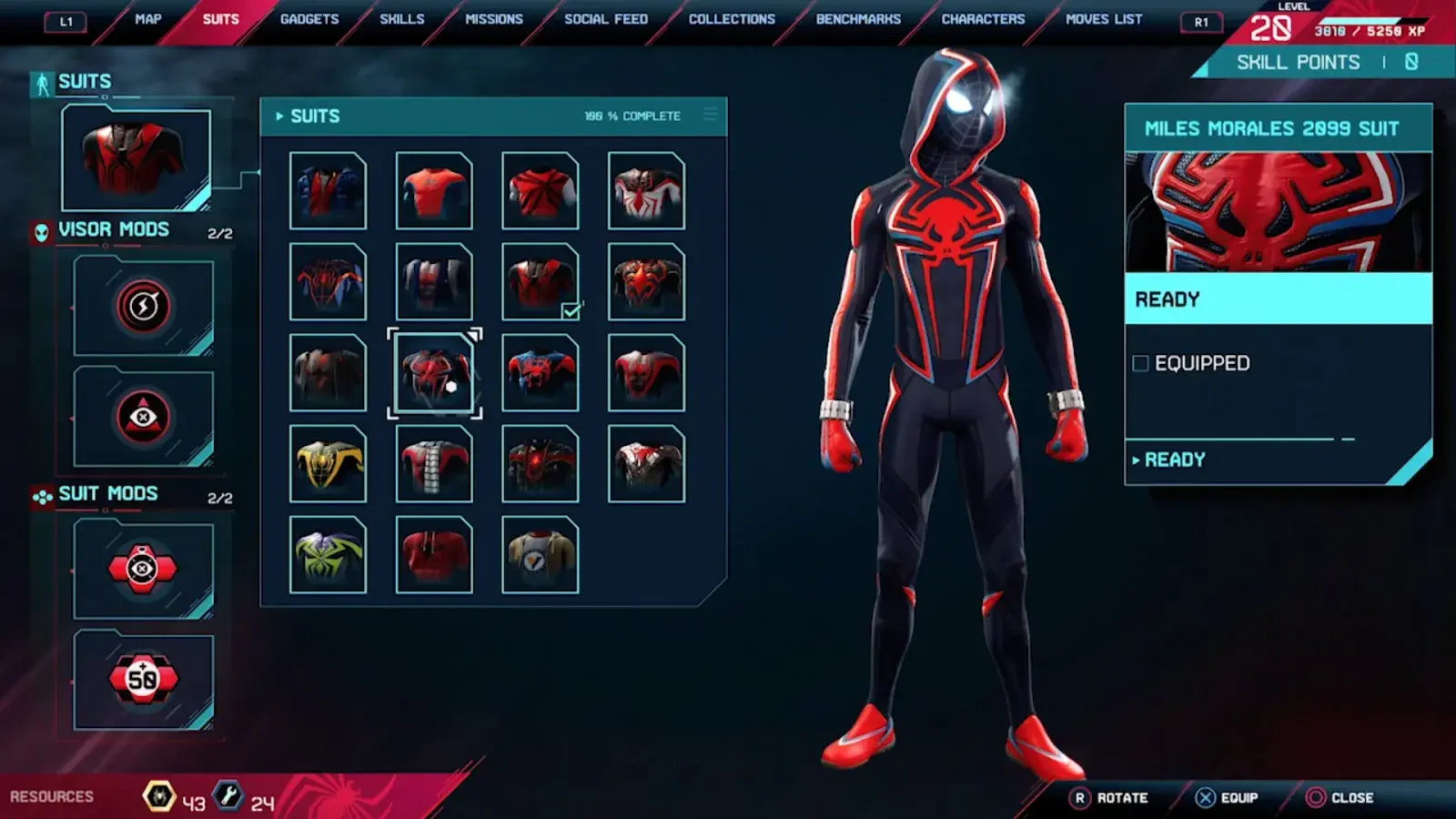View the Characters tab
This screenshot has width=1456, height=819.
[983, 19]
